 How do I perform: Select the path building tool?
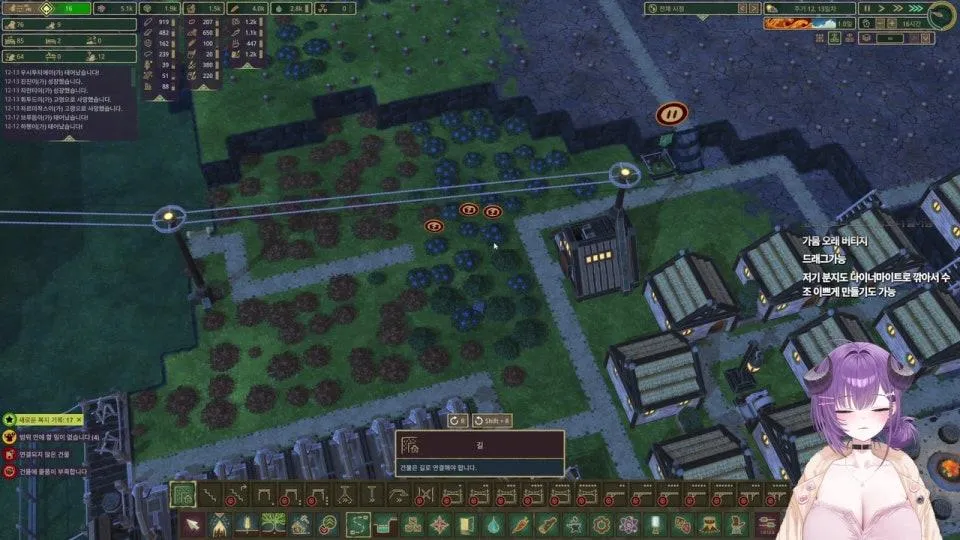click(x=183, y=494)
